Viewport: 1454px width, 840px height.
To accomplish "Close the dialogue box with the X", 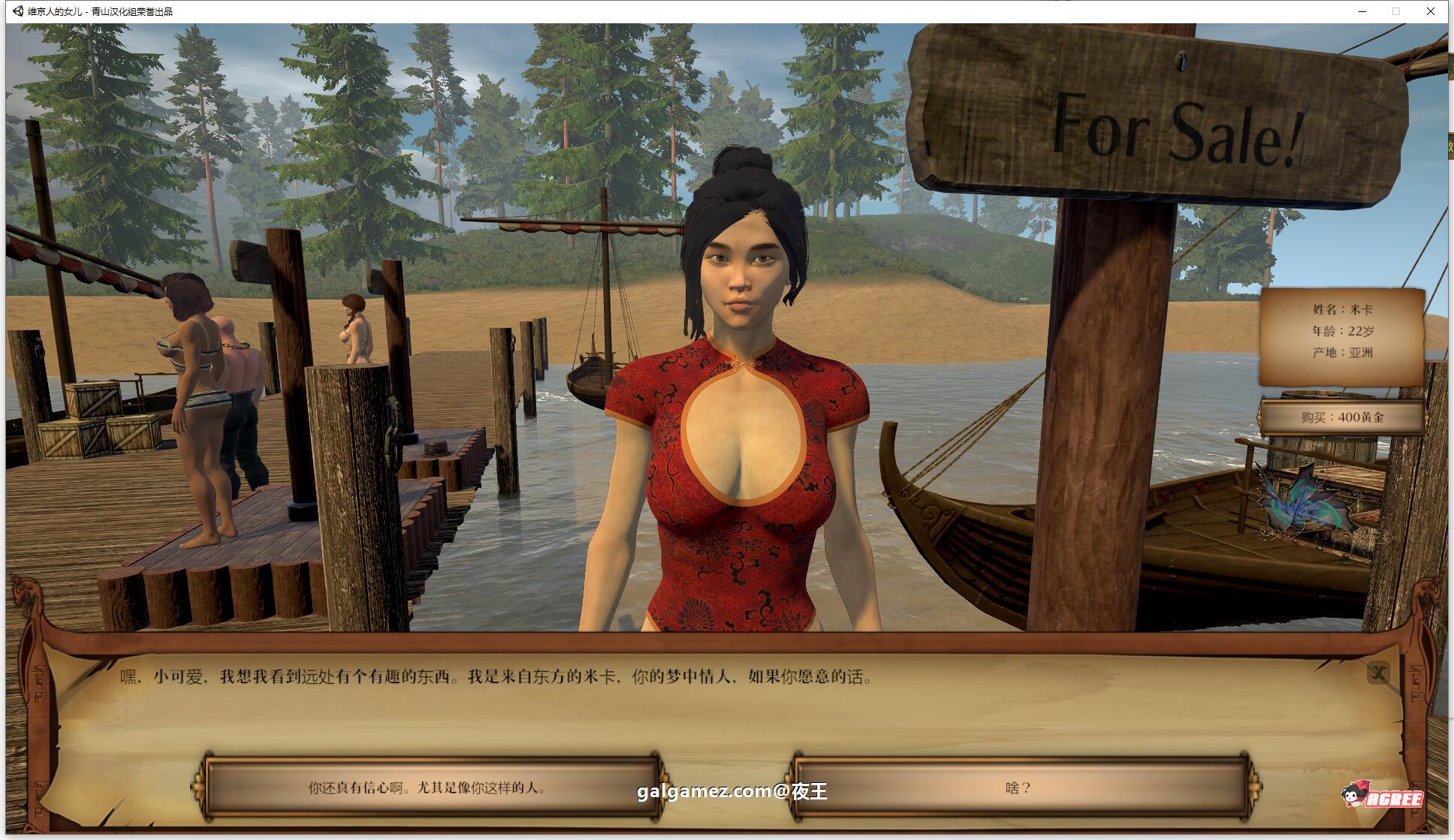I will pos(1378,673).
